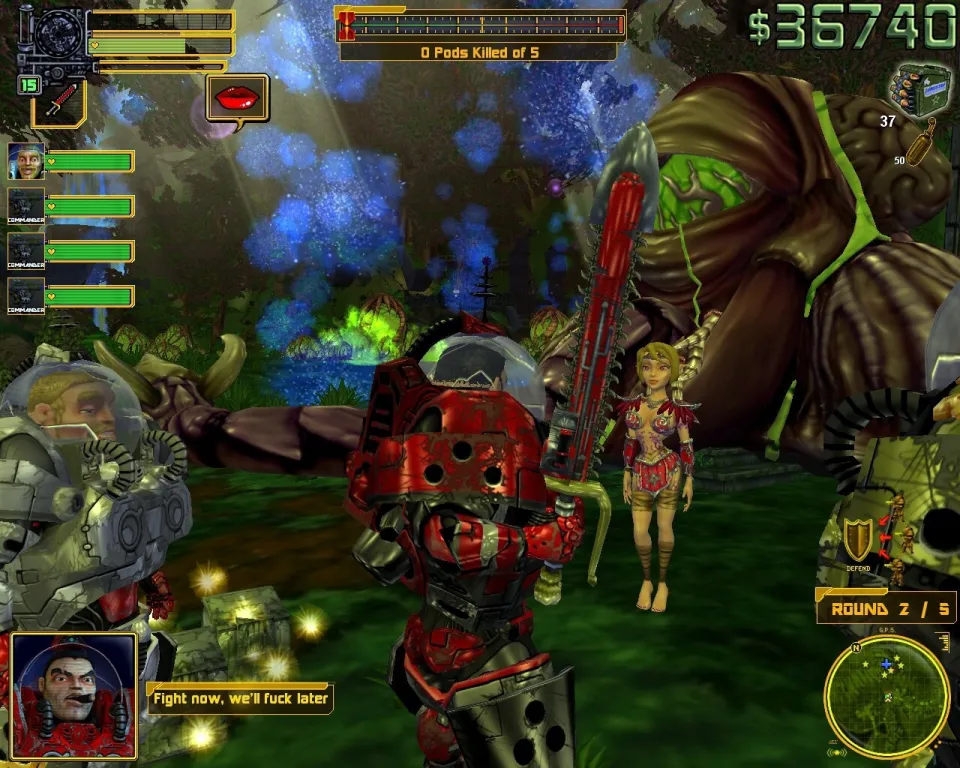Open the G.P.S. minimap

pos(886,696)
